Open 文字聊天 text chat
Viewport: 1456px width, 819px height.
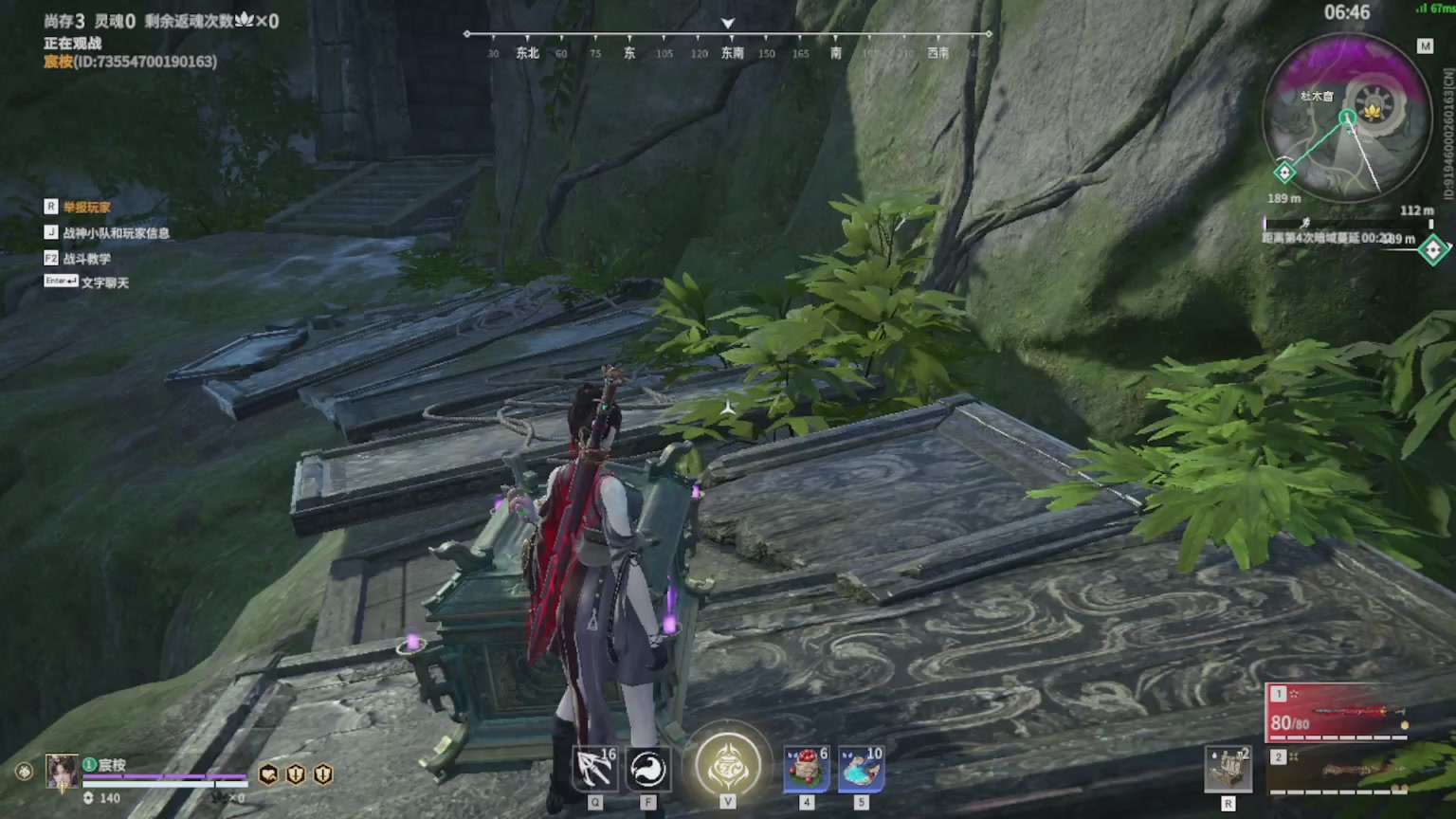tap(104, 282)
